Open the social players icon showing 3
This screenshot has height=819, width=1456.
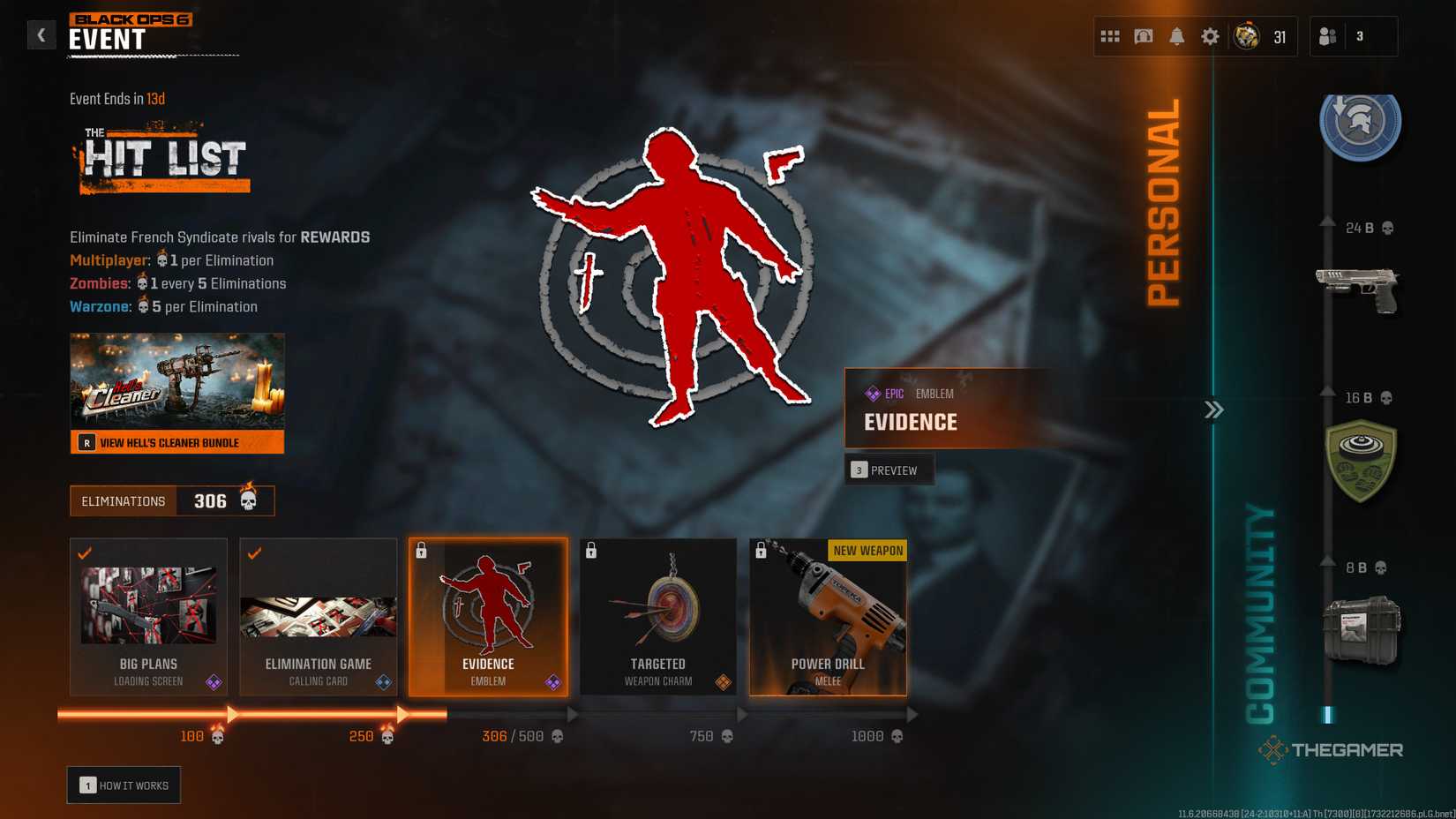pos(1325,36)
